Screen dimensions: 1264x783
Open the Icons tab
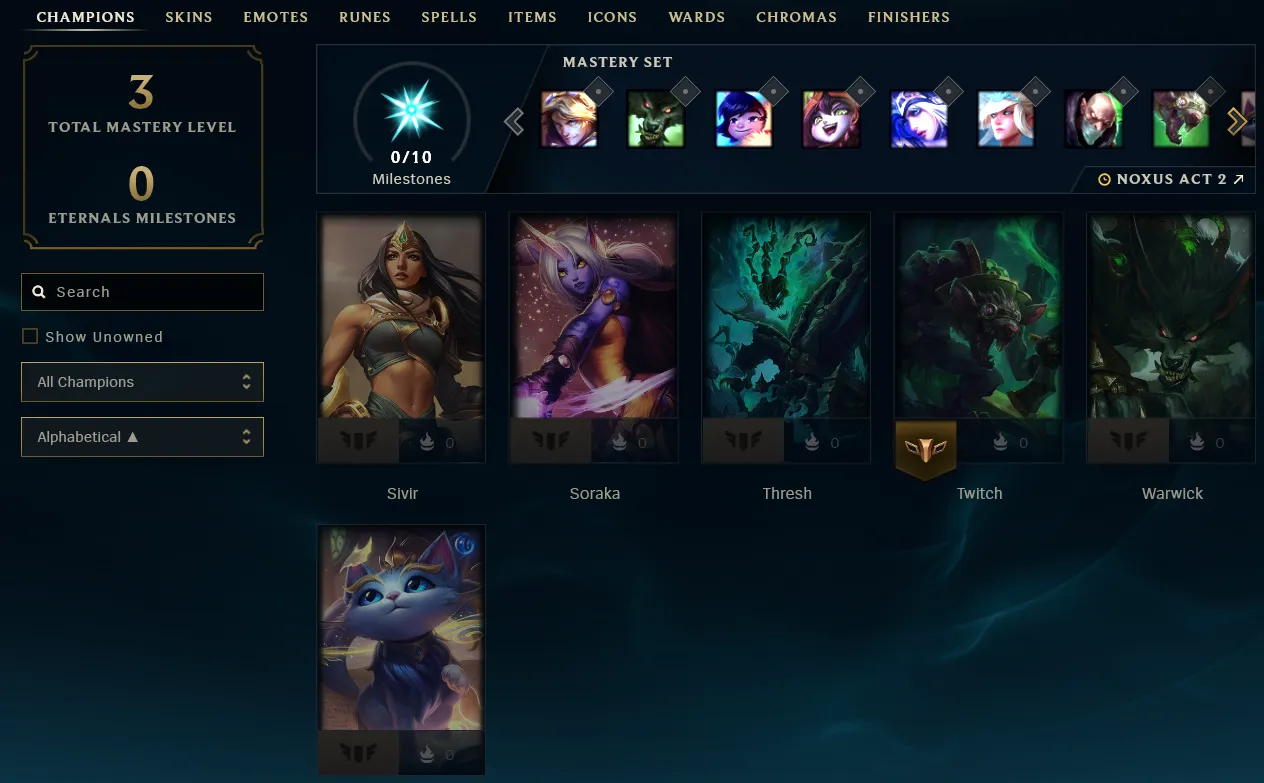point(612,17)
